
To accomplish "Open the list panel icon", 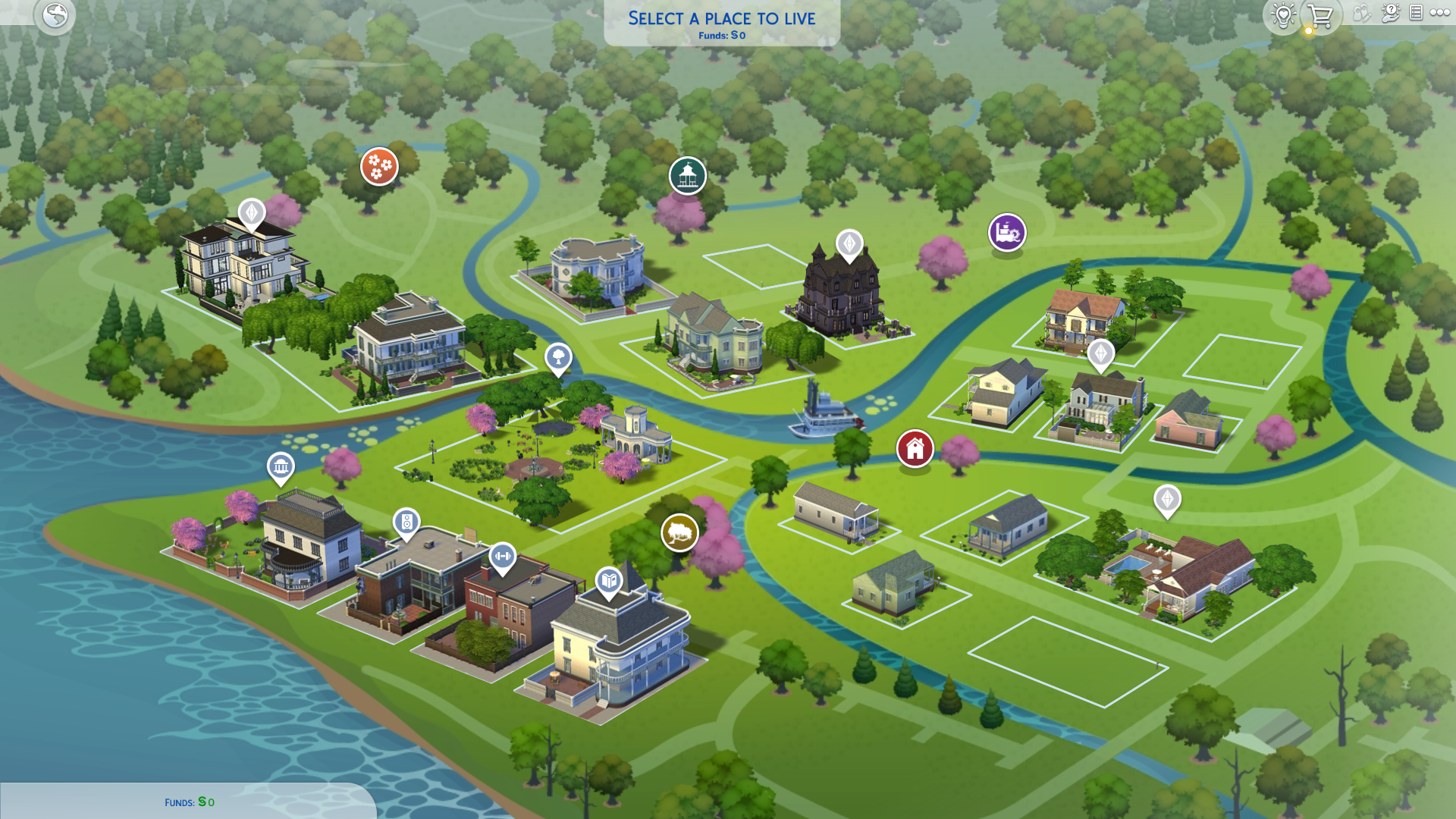I will (x=1416, y=13).
